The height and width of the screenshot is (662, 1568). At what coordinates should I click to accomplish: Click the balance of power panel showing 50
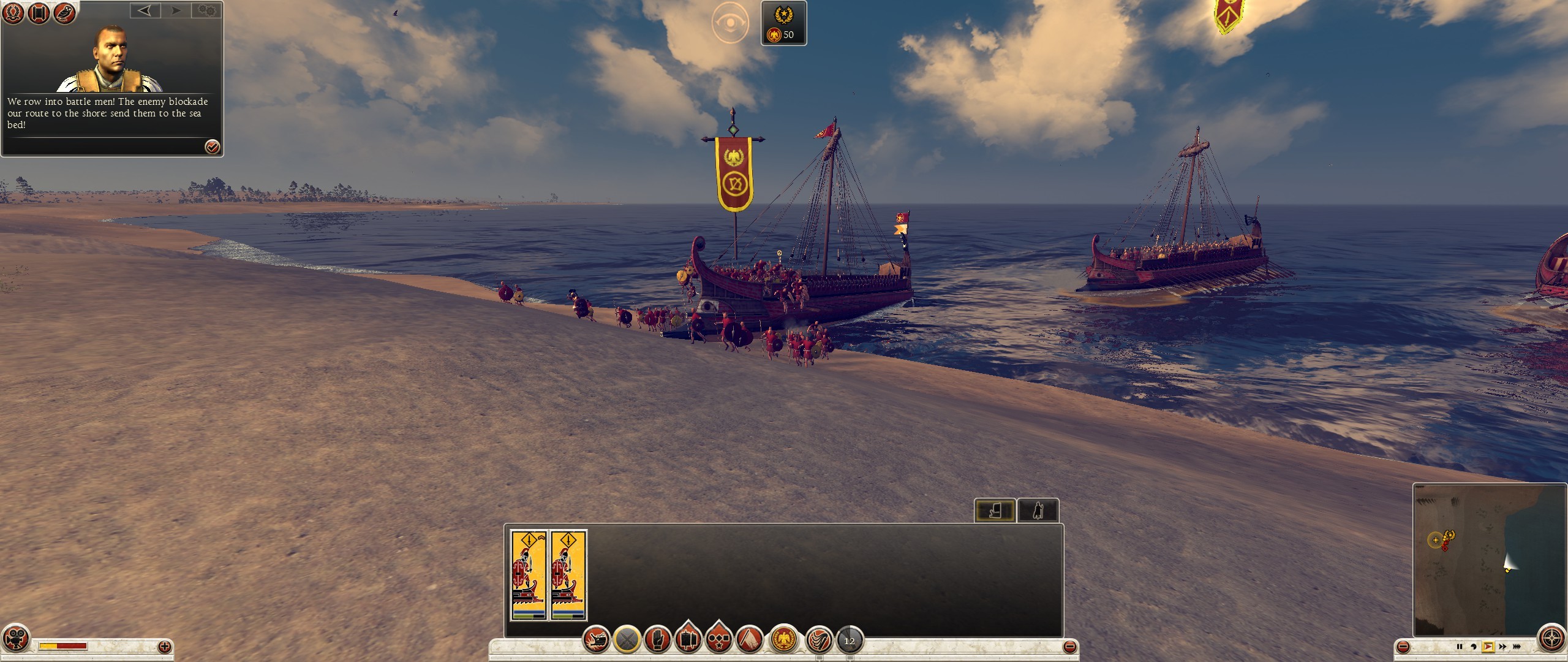point(783,23)
